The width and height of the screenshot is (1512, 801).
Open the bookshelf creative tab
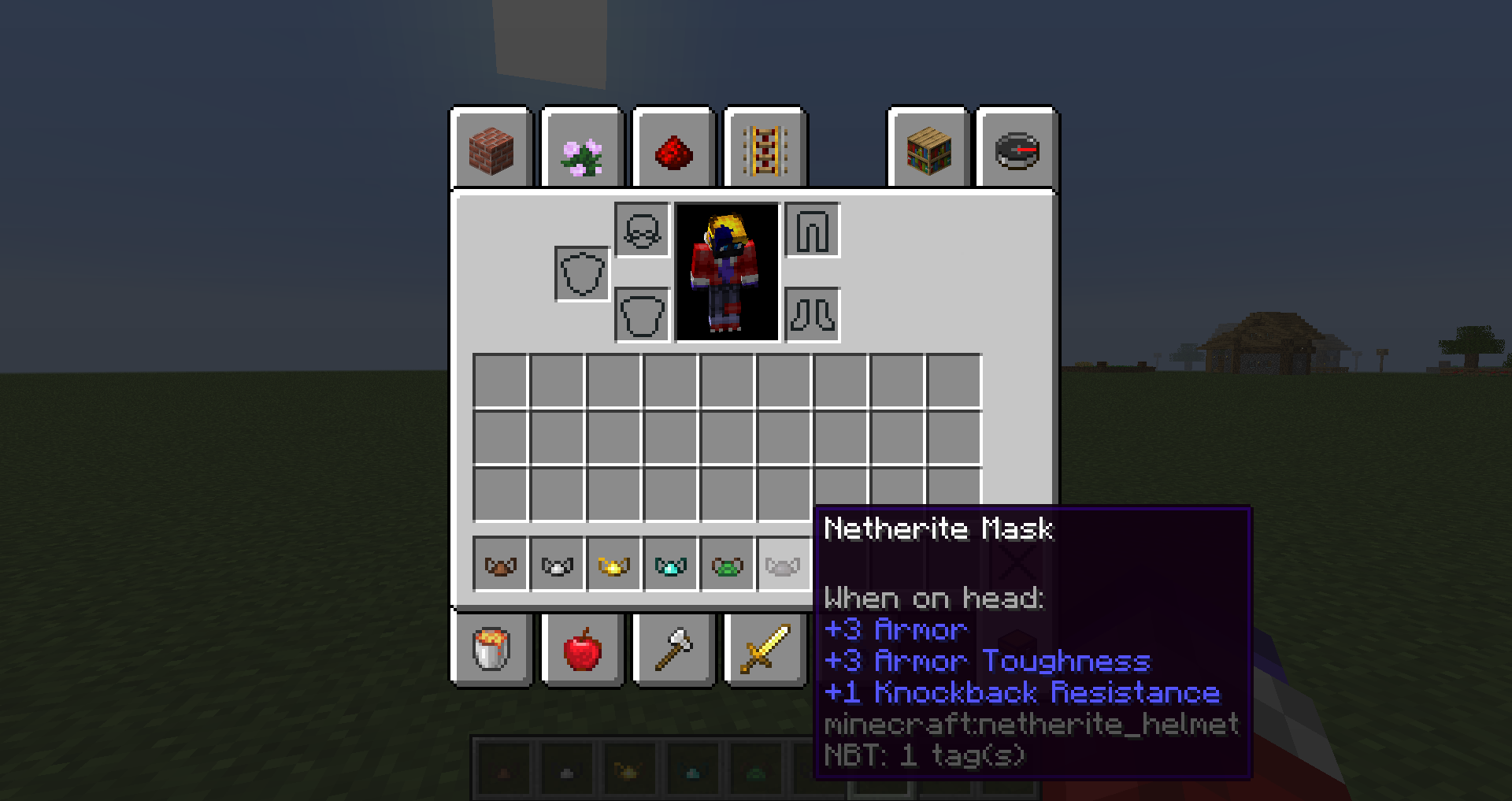[928, 150]
